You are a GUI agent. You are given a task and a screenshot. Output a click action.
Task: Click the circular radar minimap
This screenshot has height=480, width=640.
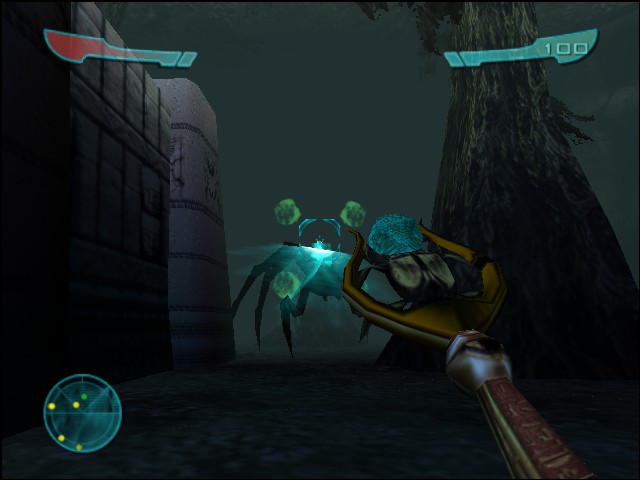point(82,413)
